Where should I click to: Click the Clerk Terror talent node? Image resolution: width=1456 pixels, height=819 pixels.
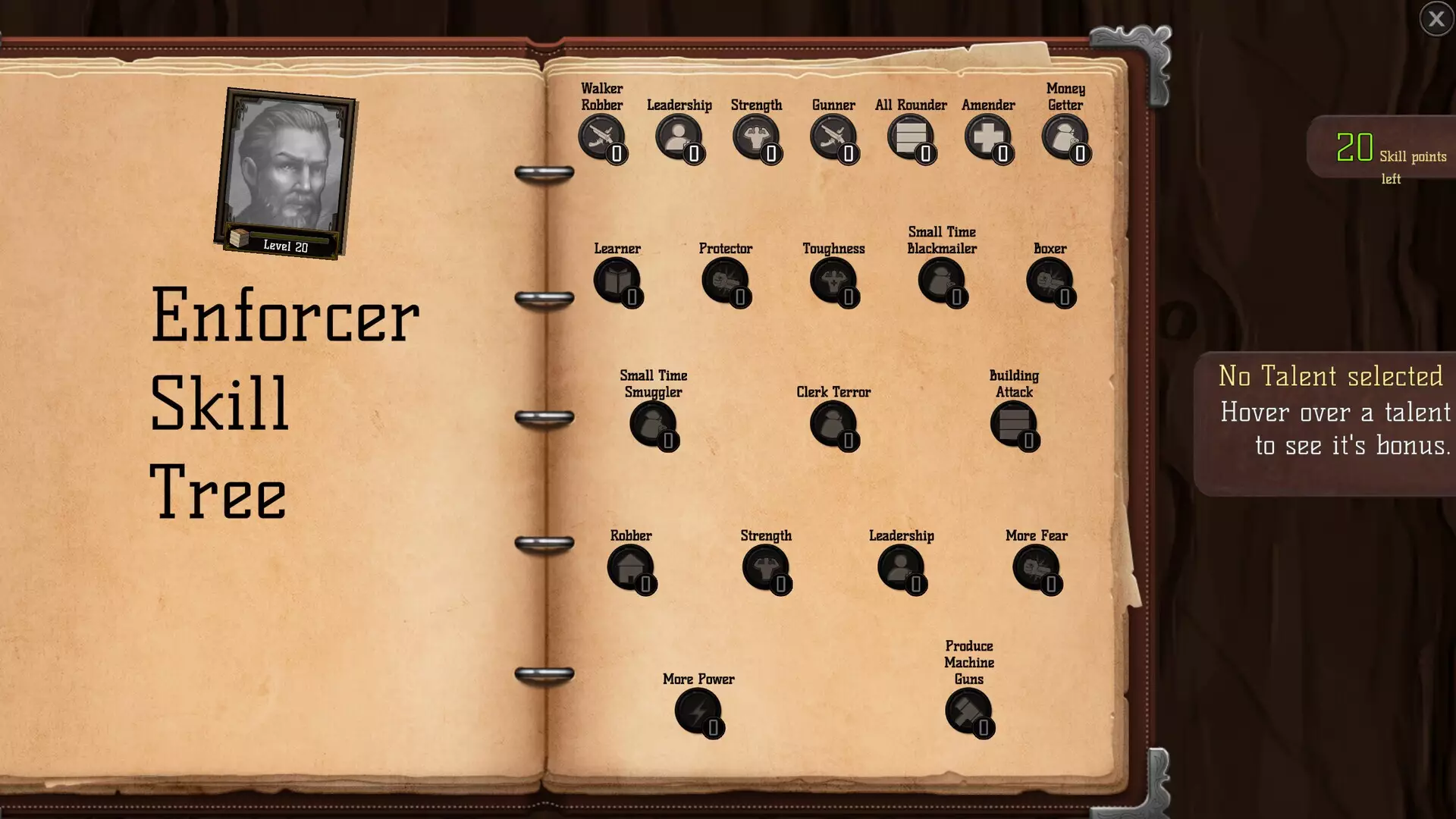click(833, 424)
